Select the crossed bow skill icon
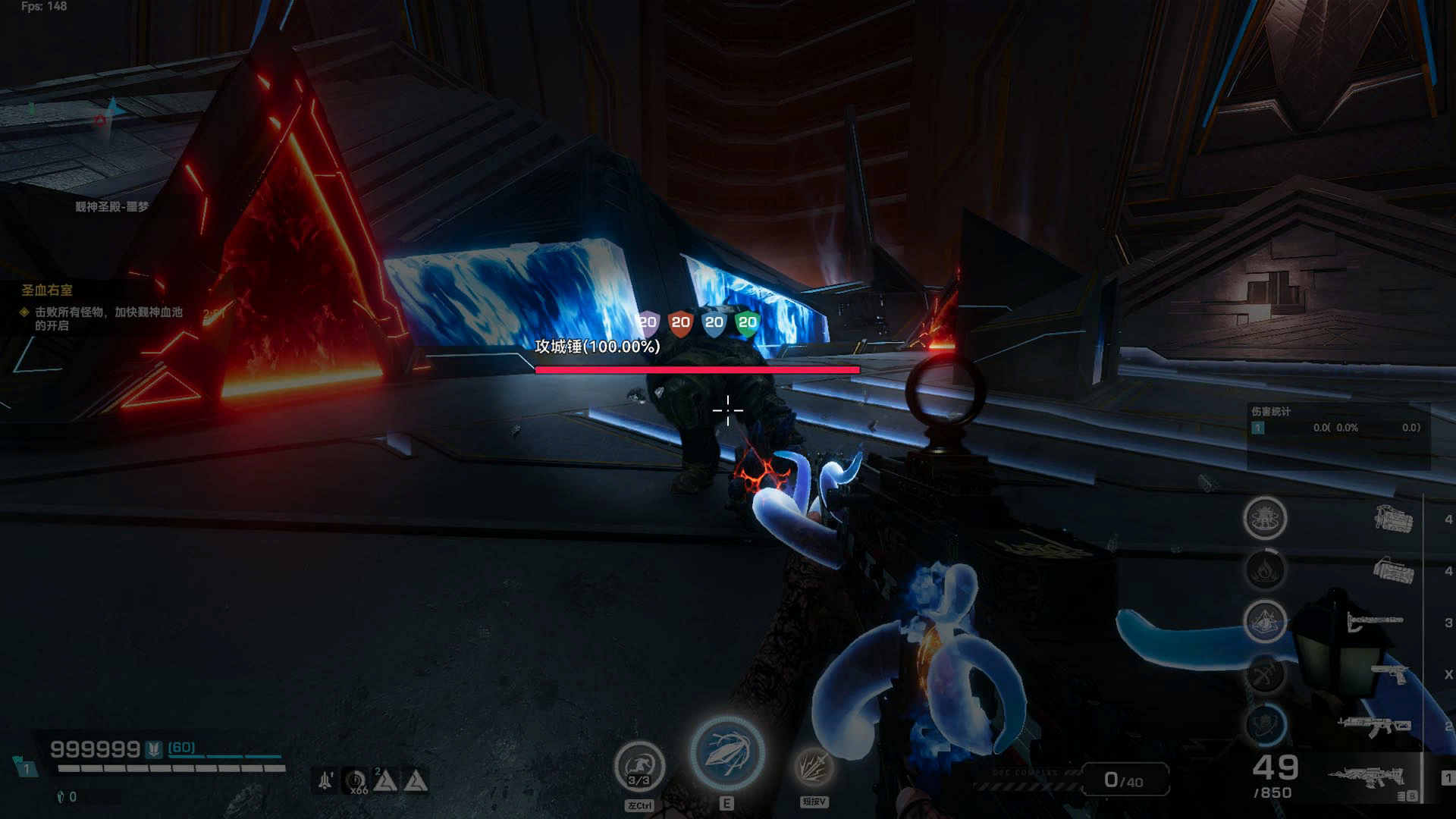 point(1265,673)
